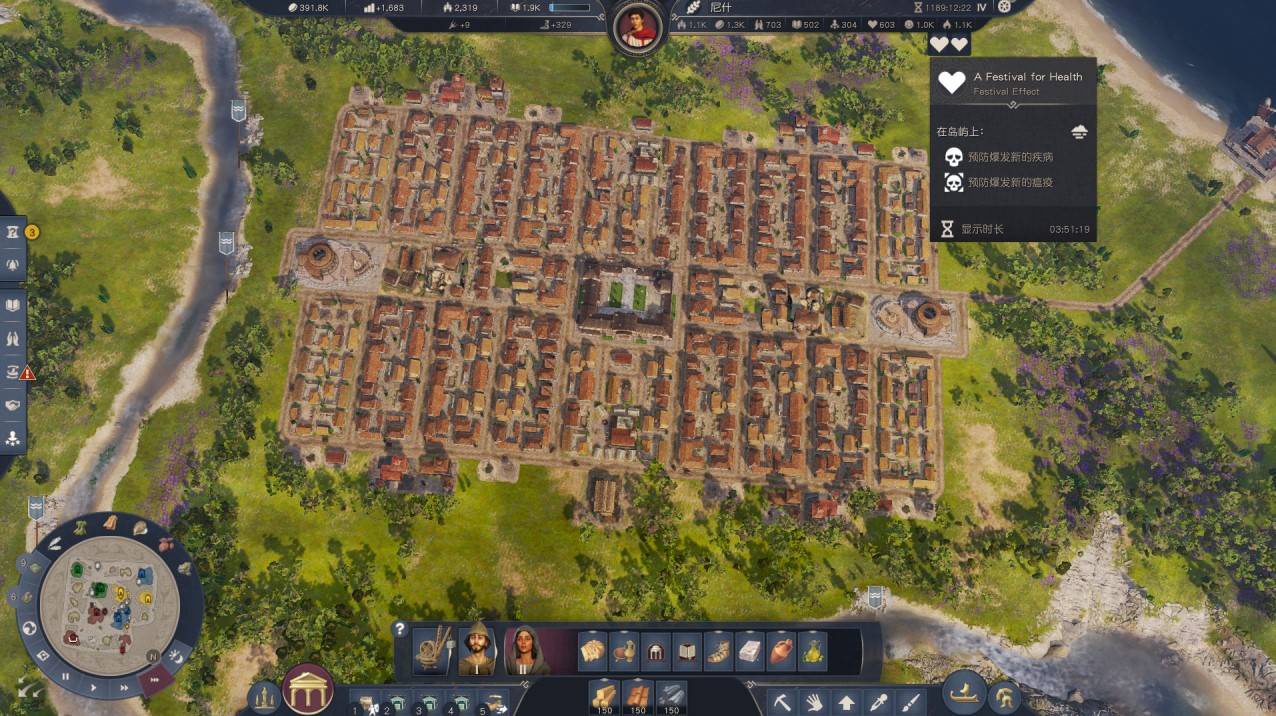Pause the game speed
This screenshot has width=1276, height=716.
(x=66, y=677)
